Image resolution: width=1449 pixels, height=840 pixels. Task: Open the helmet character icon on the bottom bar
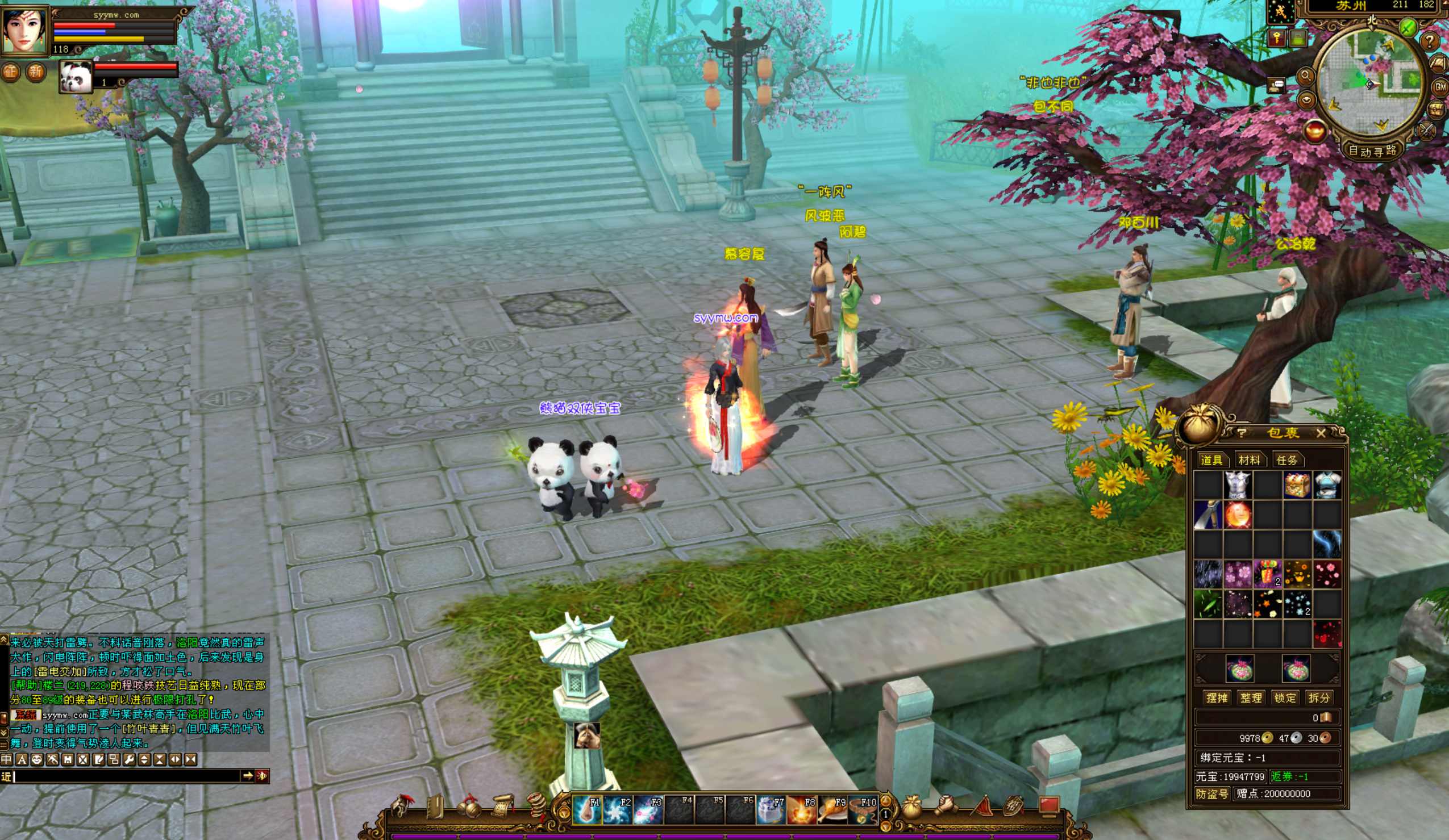400,806
